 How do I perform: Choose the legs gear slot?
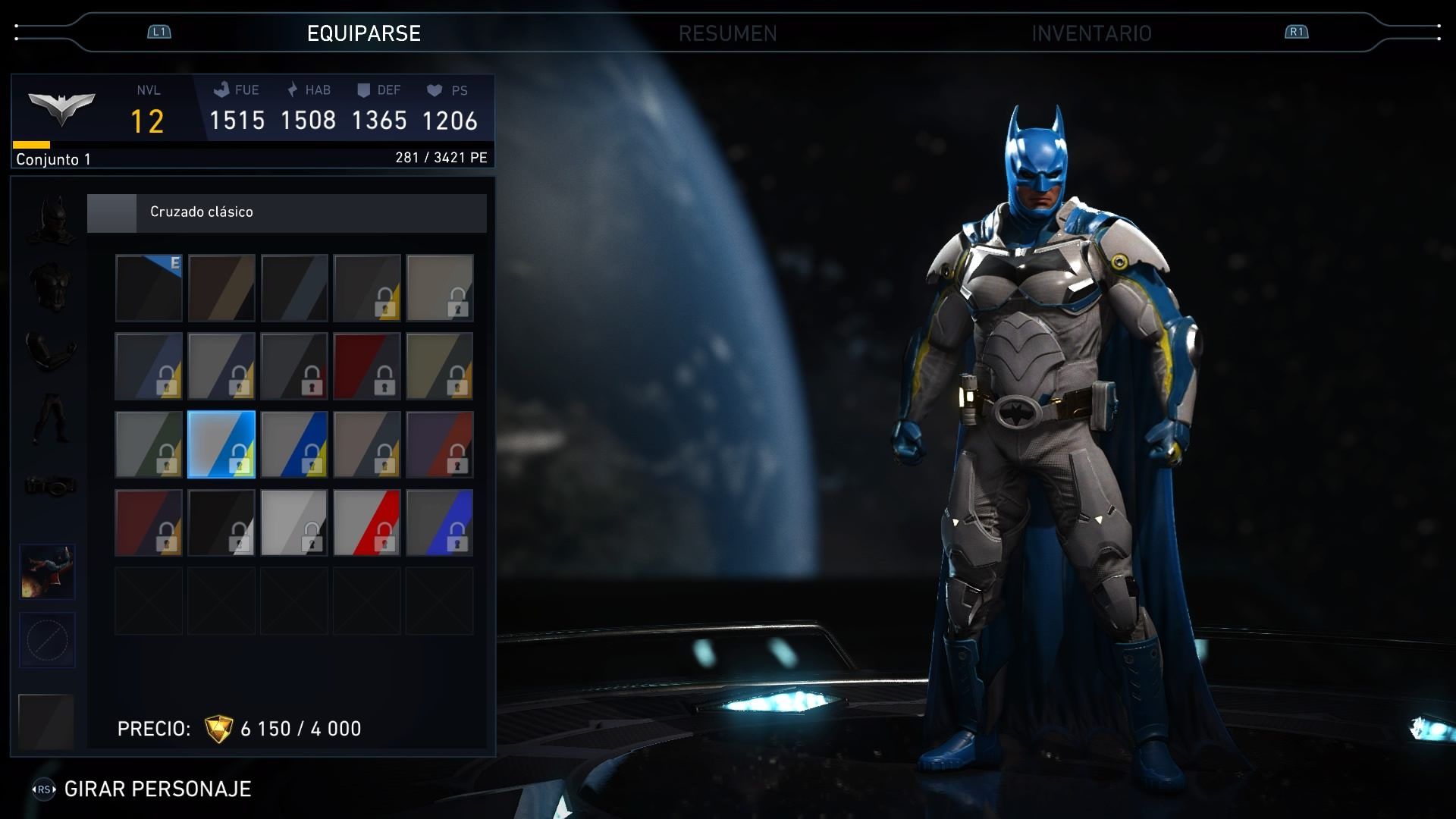tap(50, 417)
